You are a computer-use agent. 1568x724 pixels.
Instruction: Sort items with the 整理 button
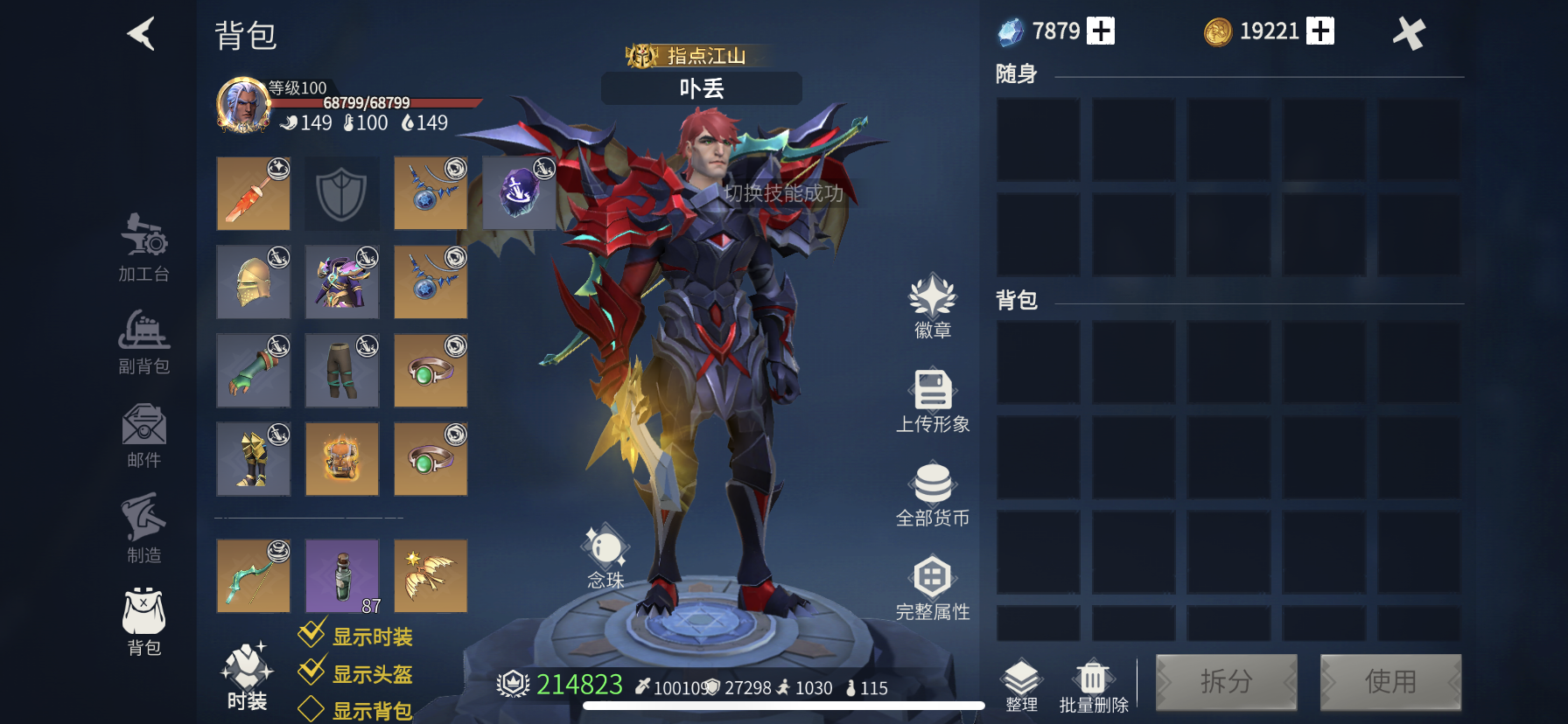point(1021,686)
